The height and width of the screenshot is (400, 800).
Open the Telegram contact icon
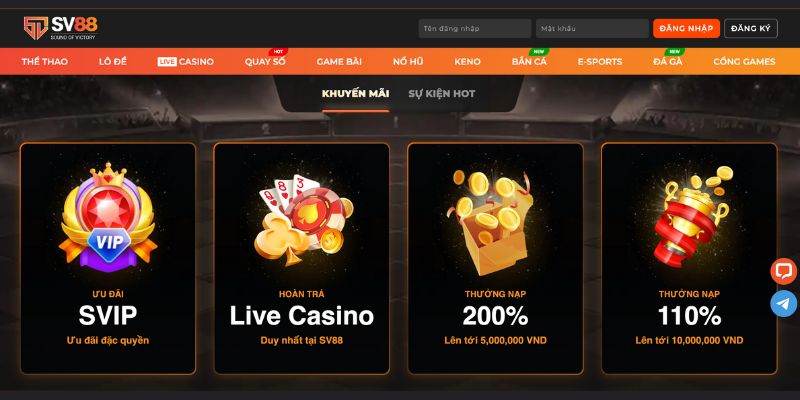click(x=784, y=304)
